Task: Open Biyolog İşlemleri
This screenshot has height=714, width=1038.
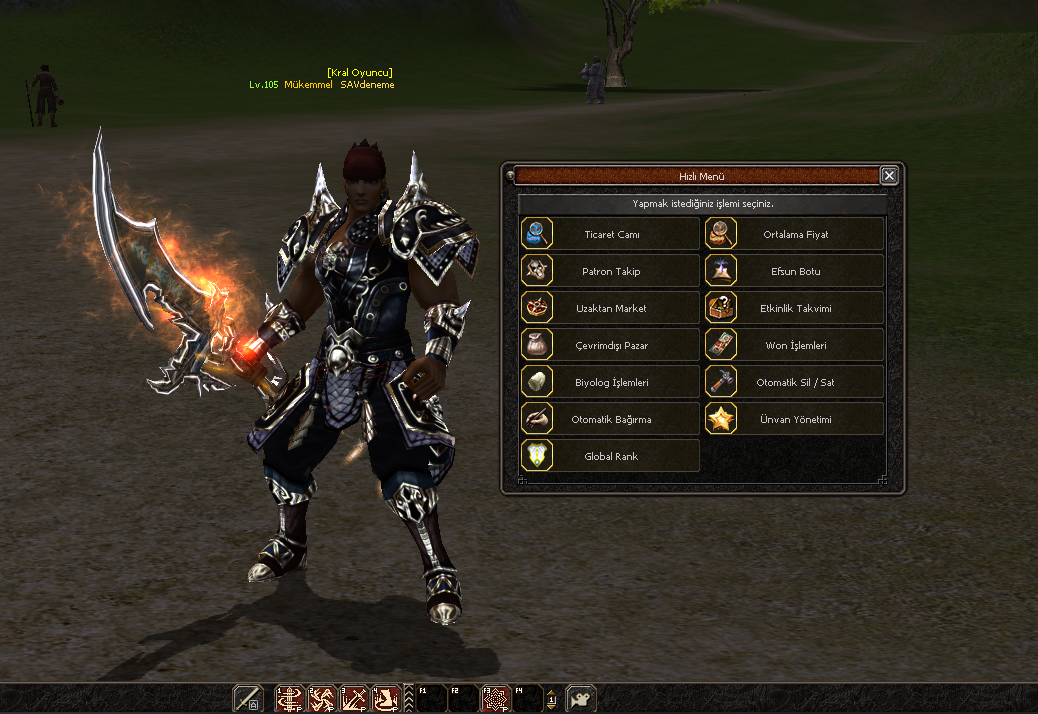Action: click(610, 383)
